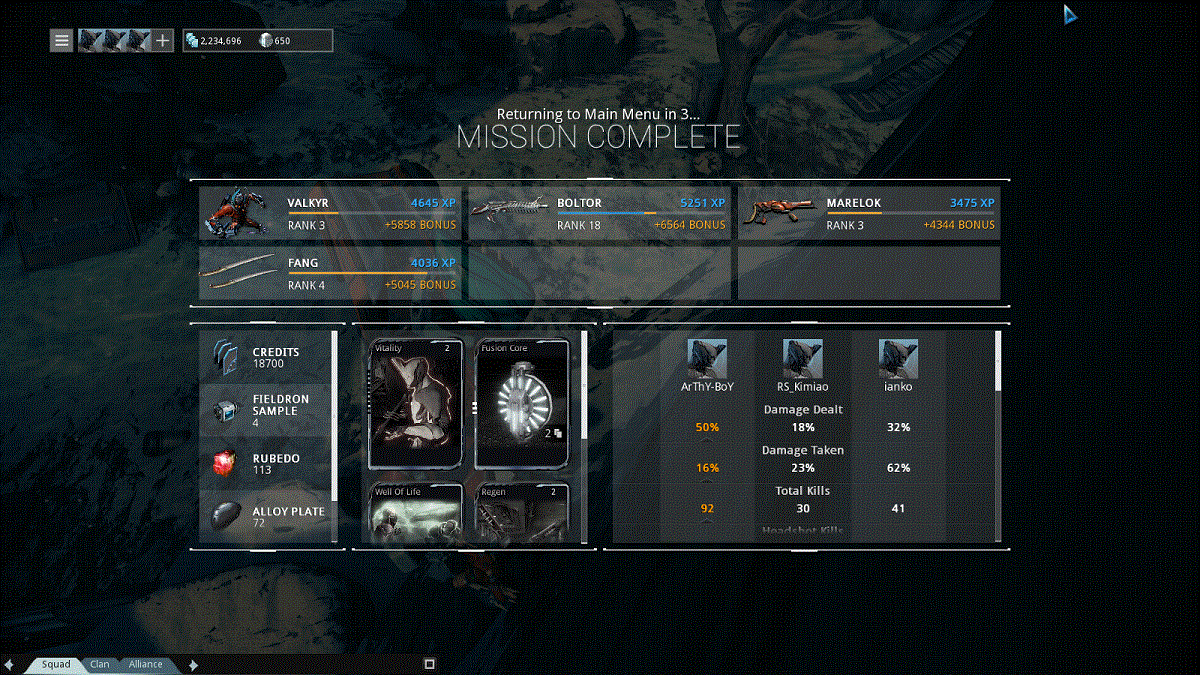Viewport: 1200px width, 675px height.
Task: Click the Boltor weapon XP panel
Action: 599,213
